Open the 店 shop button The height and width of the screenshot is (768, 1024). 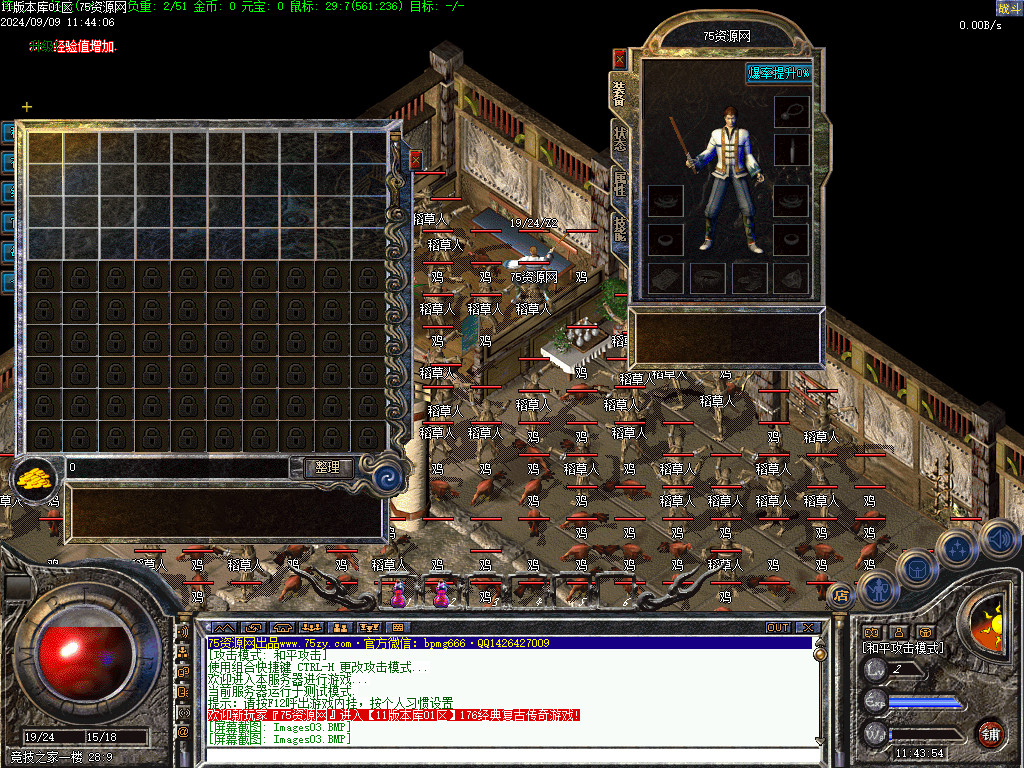(x=841, y=596)
